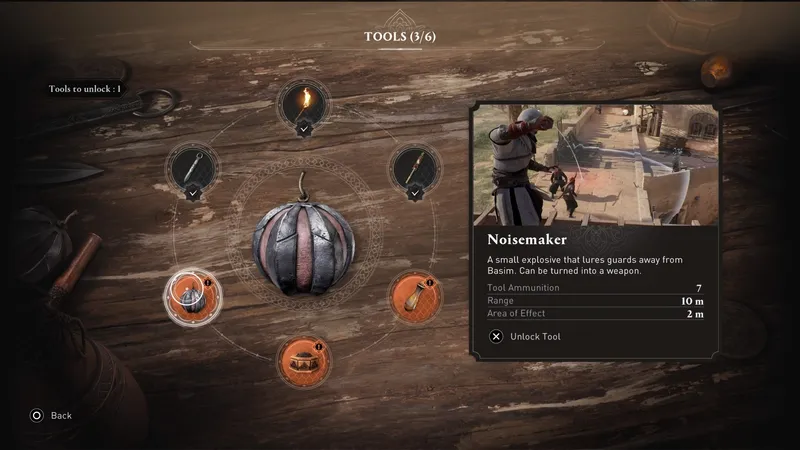Pick the highlighted Noisemaker tool slot
Screen dimensions: 800x450
188,293
